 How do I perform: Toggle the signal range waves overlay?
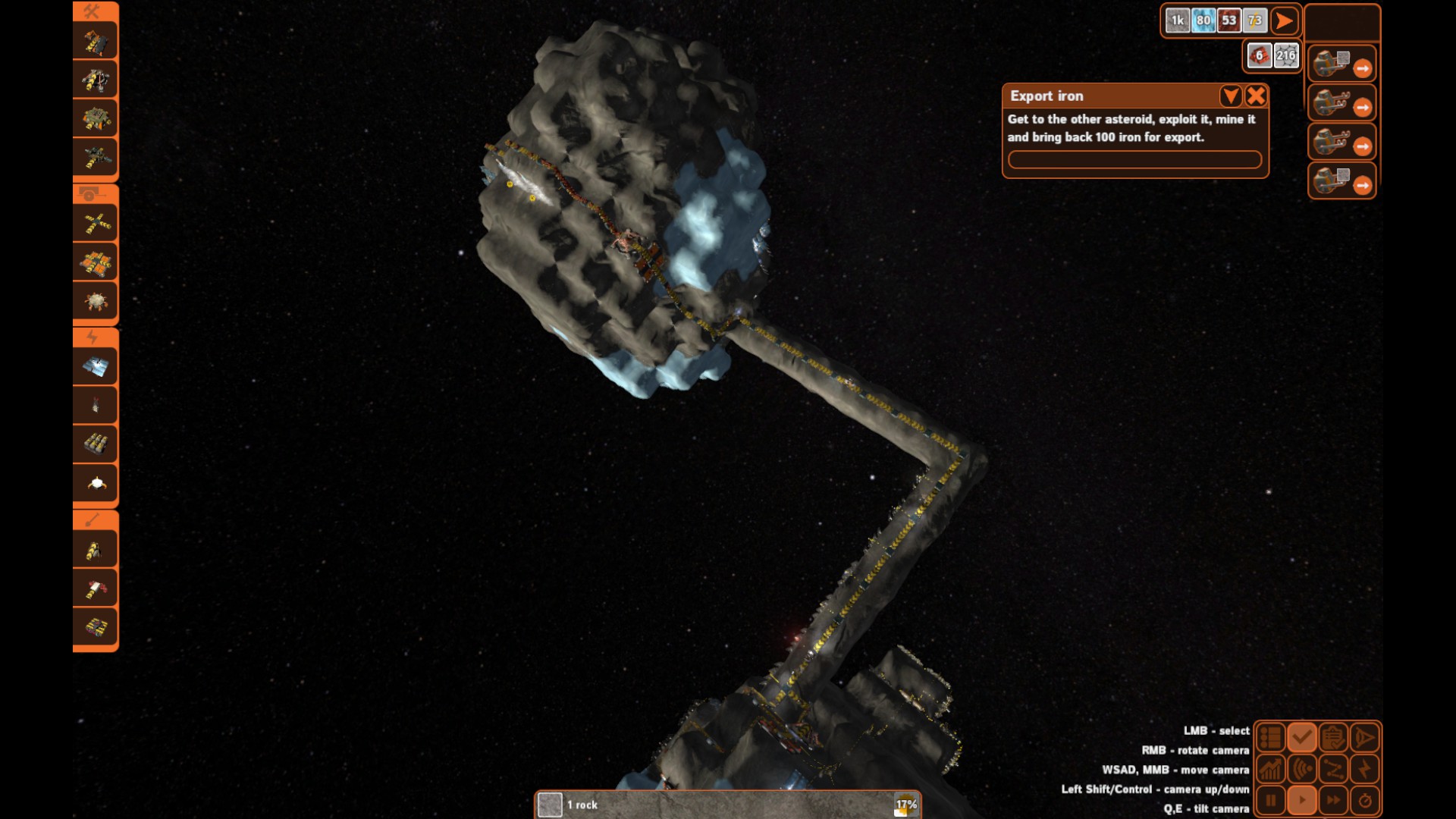1302,769
